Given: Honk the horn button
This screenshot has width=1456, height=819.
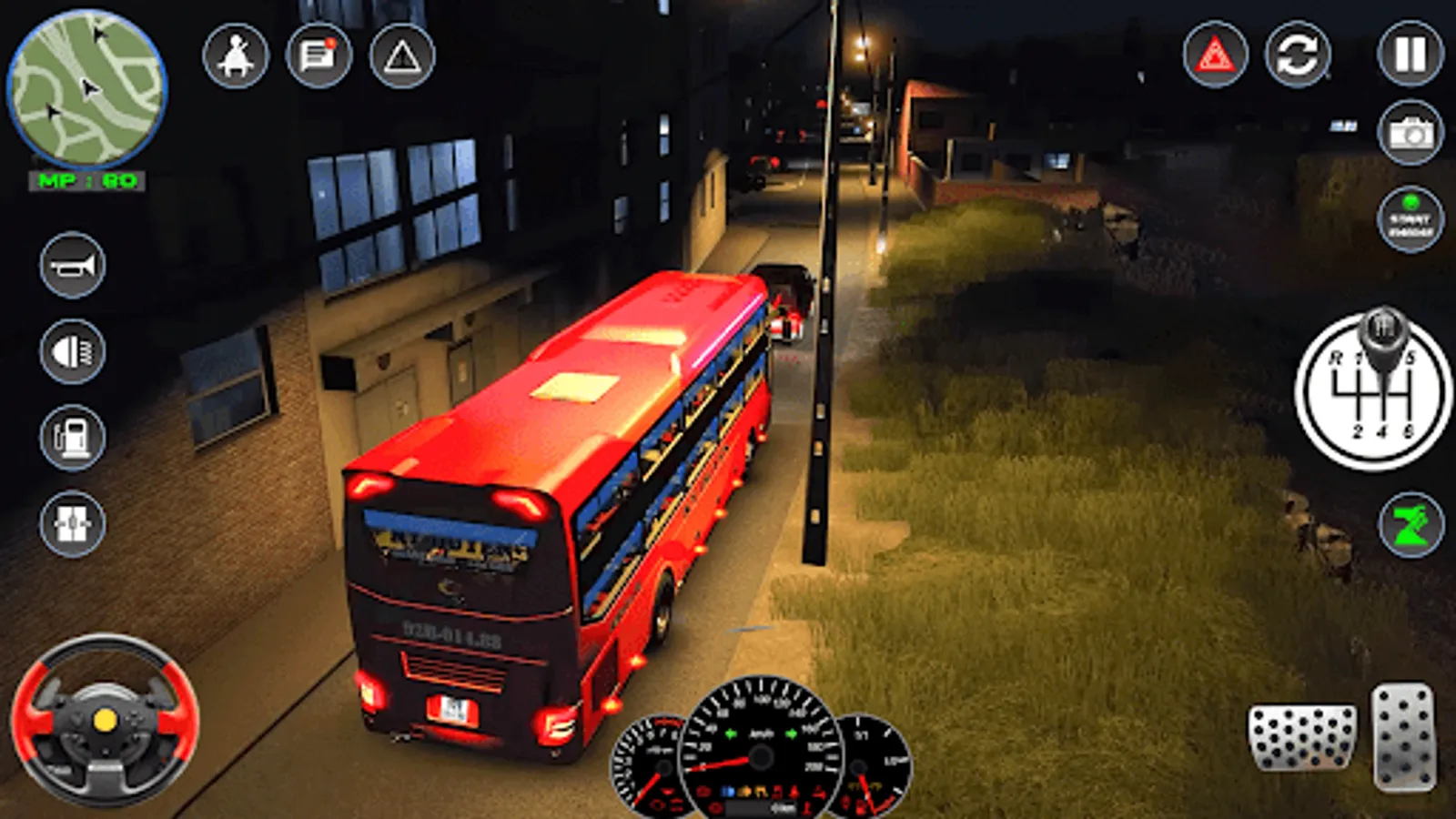Looking at the screenshot, I should pyautogui.click(x=73, y=266).
